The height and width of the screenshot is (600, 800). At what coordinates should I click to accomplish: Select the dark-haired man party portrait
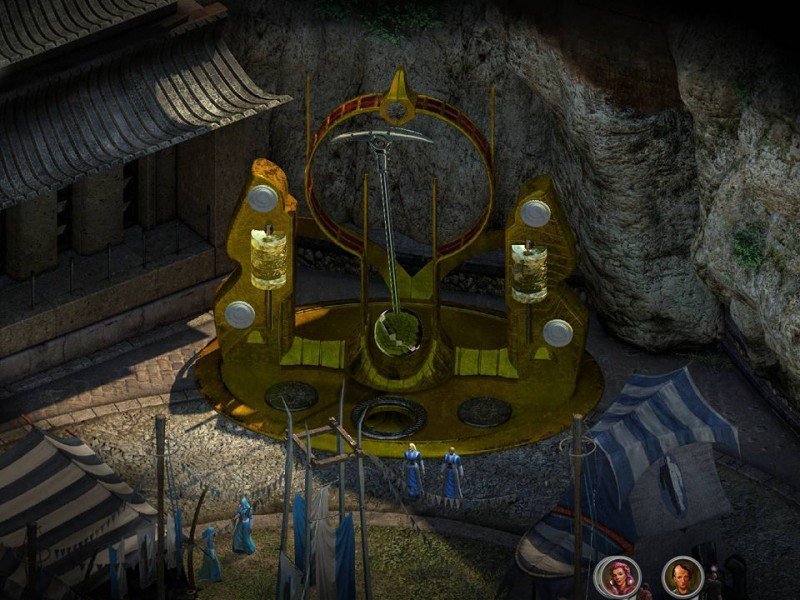pos(682,576)
